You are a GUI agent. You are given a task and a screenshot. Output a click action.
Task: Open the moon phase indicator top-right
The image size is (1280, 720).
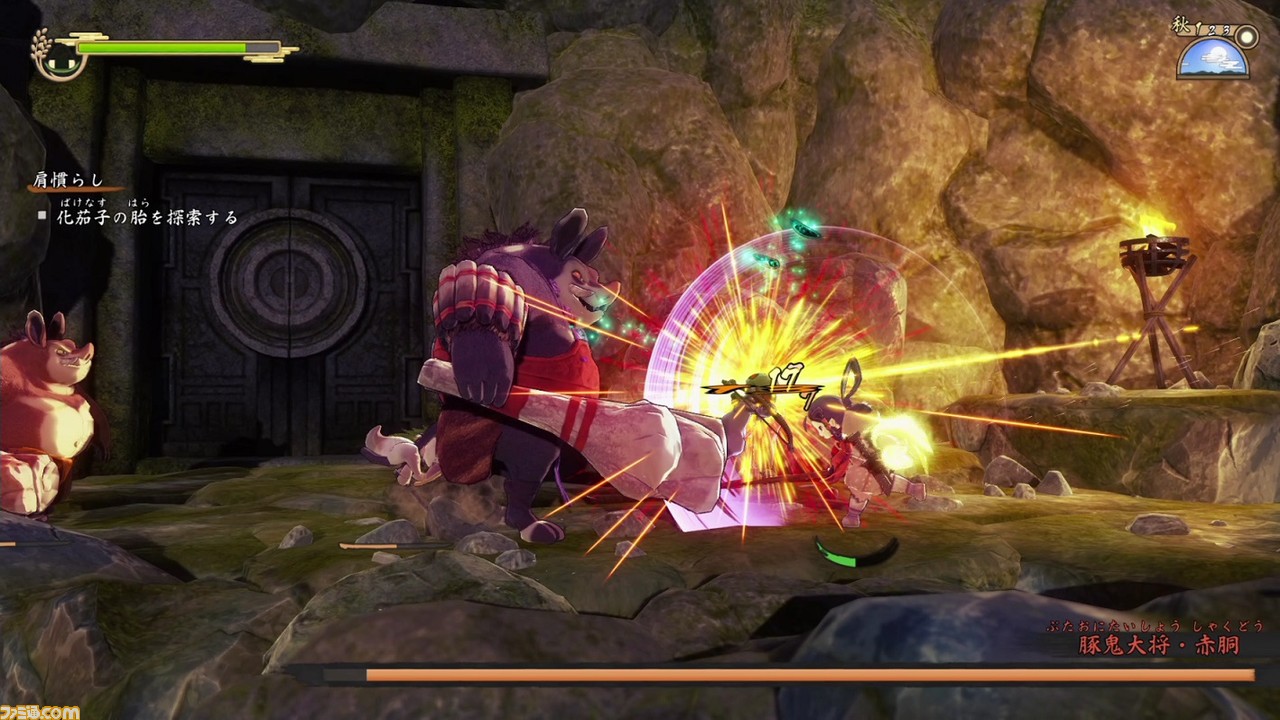tap(1246, 38)
